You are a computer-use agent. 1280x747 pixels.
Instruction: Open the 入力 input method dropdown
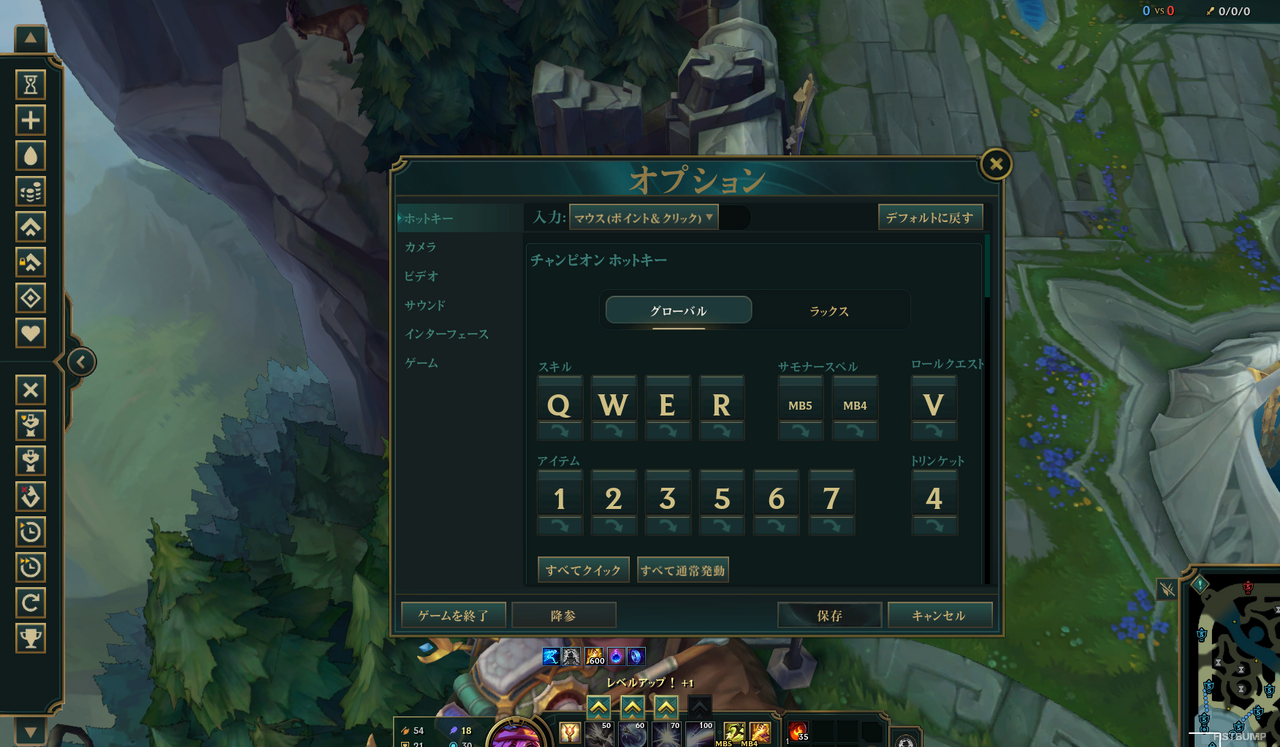pos(644,216)
